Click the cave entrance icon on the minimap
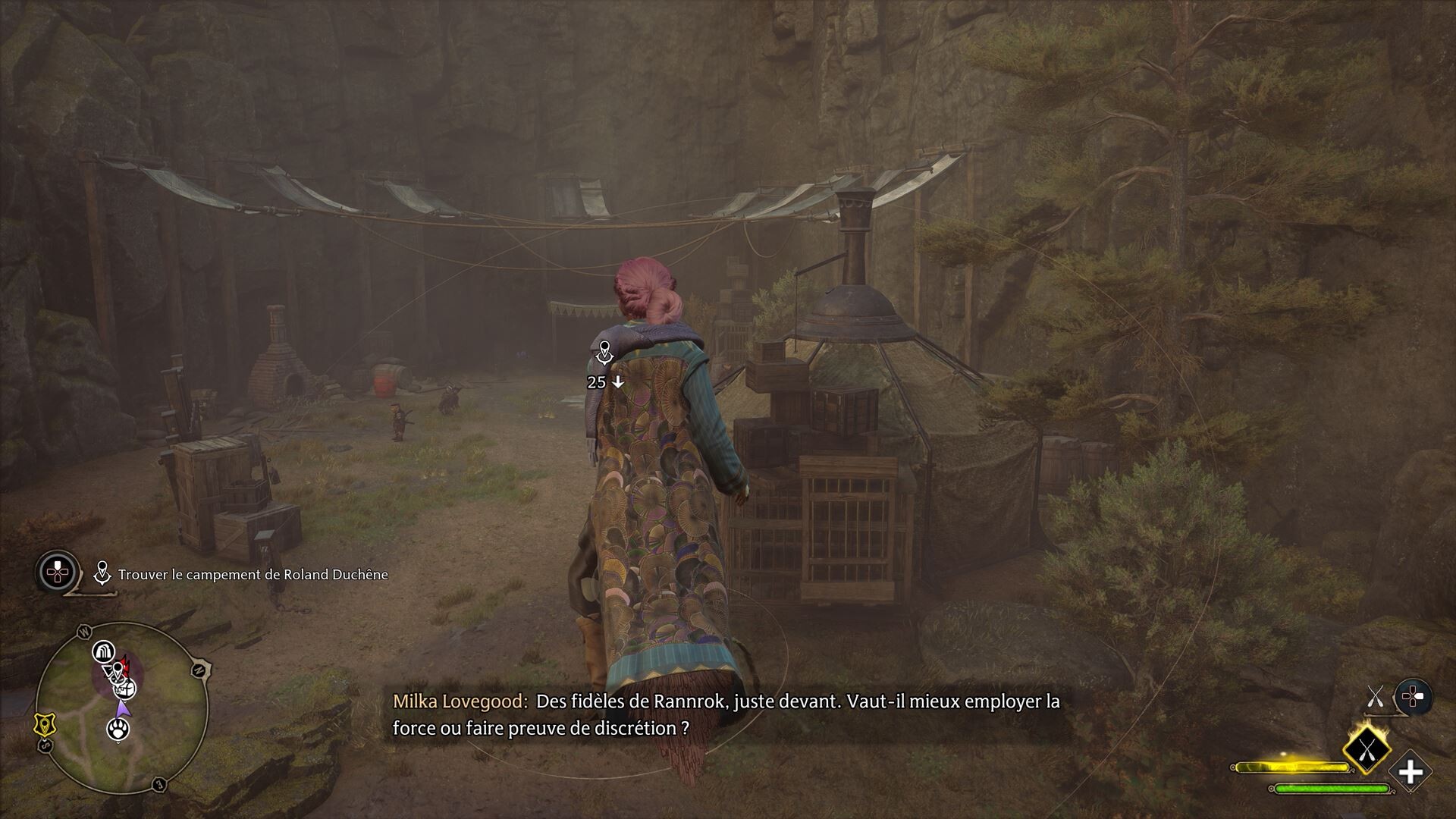 106,649
